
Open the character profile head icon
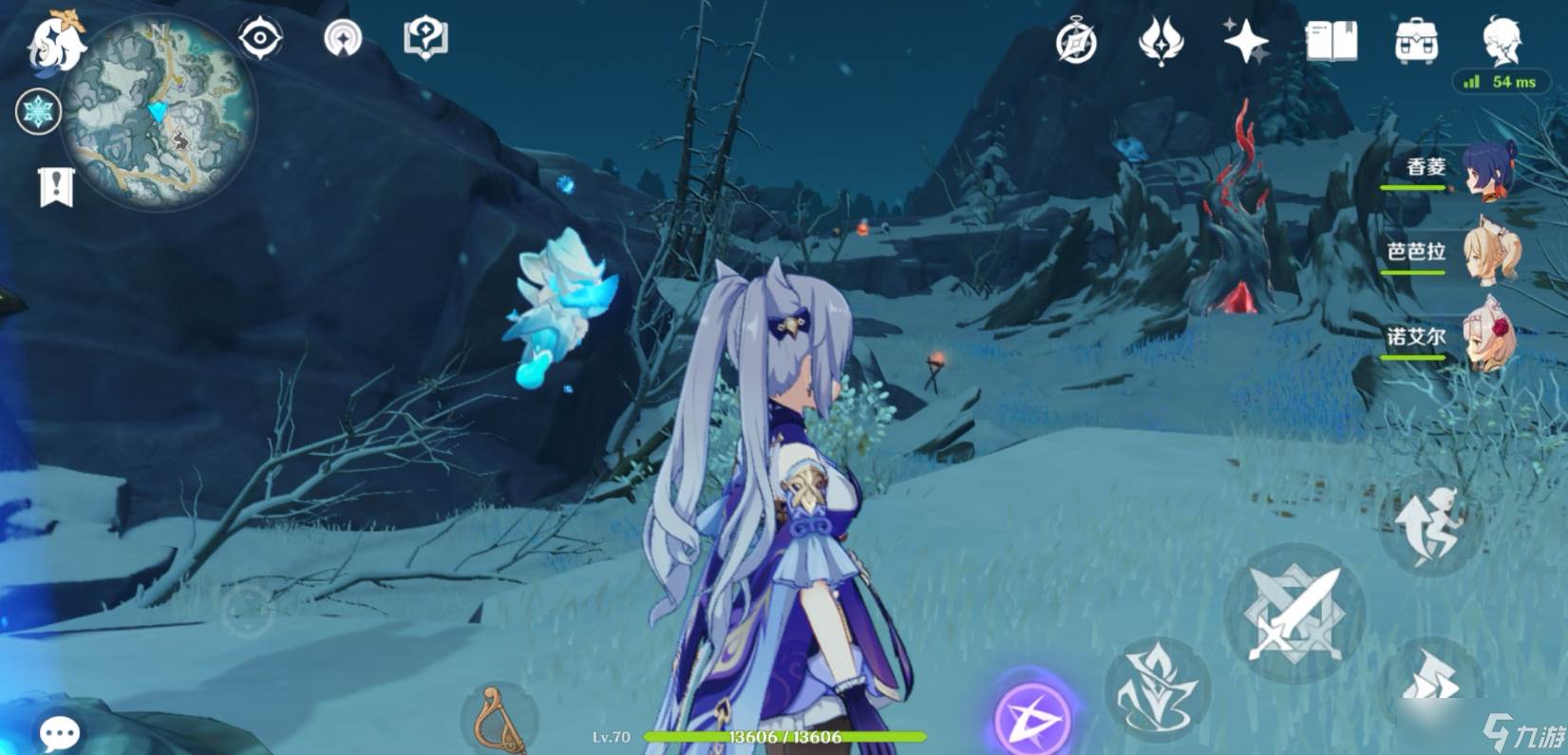(x=1502, y=42)
